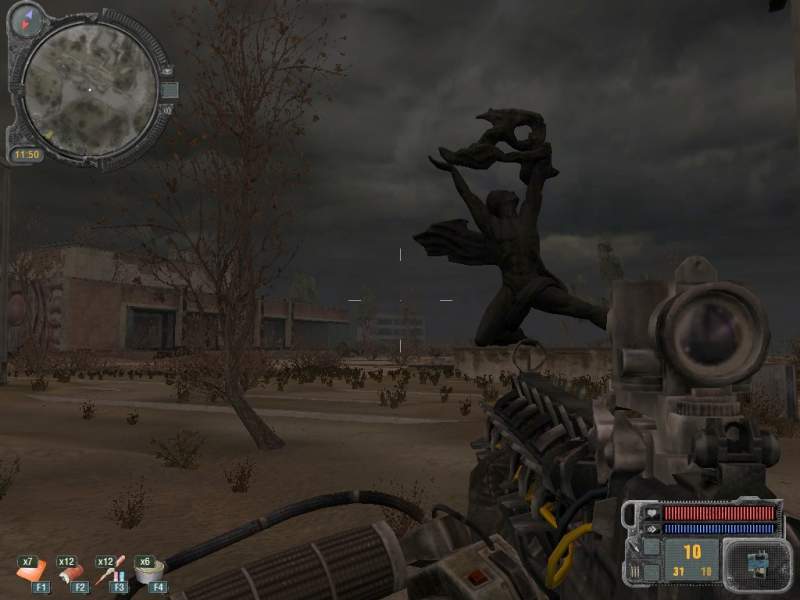Select the F2 quick slot sausage item
The image size is (800, 600).
(70, 571)
